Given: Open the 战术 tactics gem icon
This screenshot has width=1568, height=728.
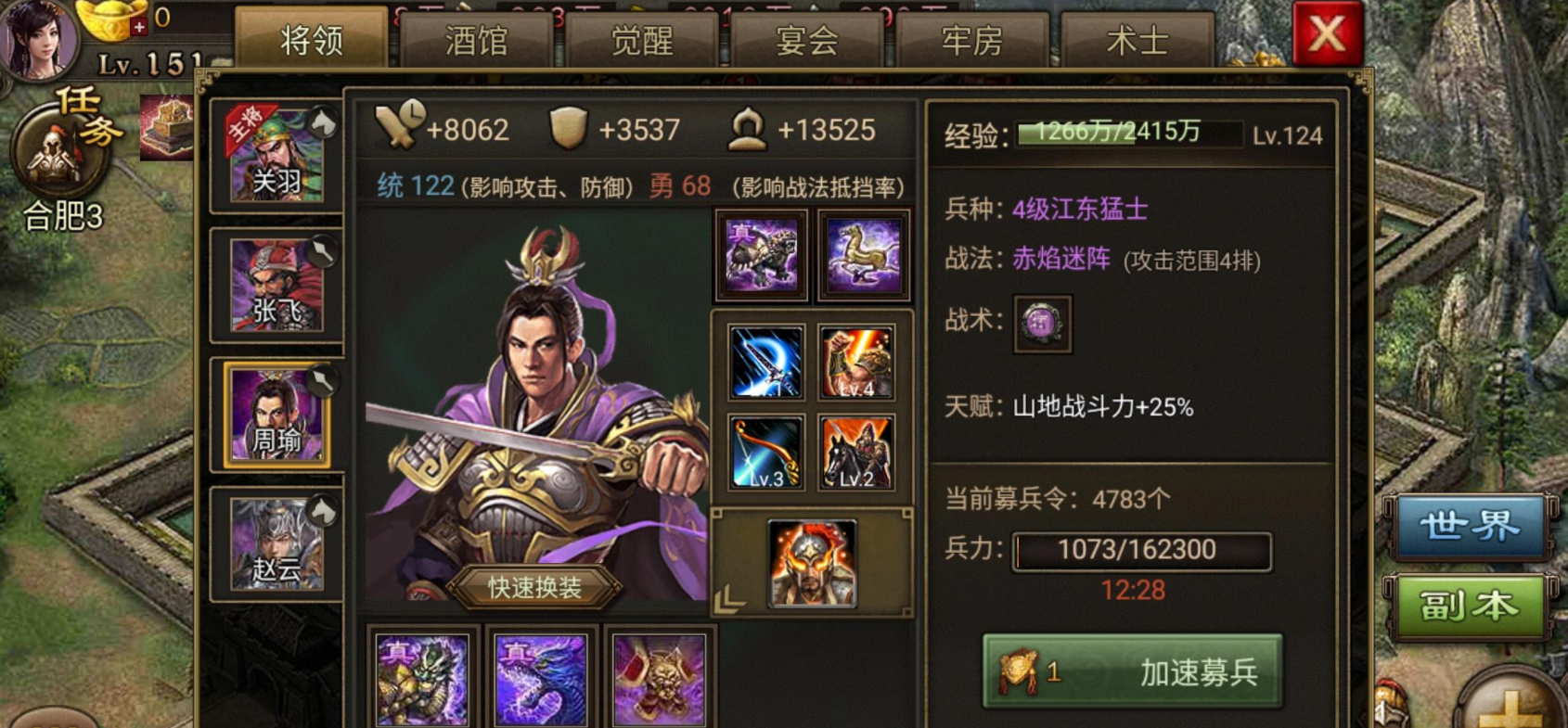Looking at the screenshot, I should coord(1041,325).
